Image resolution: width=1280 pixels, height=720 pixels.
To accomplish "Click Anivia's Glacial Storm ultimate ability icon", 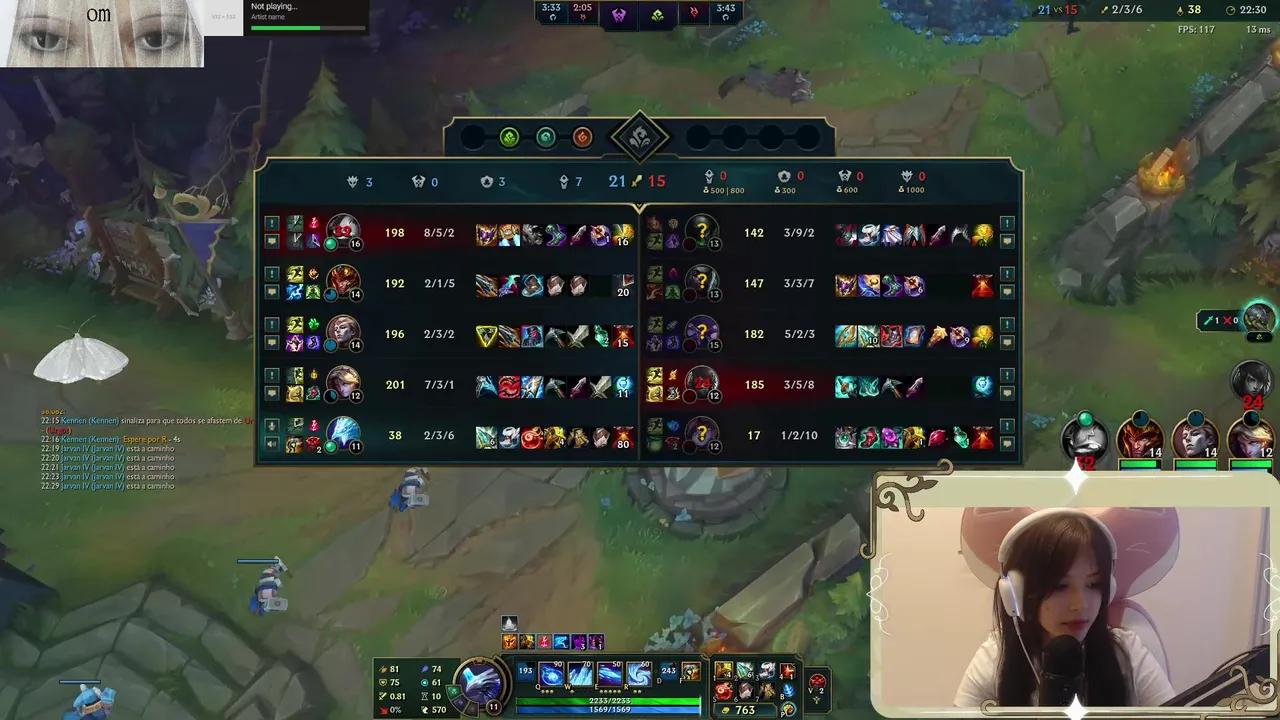I will pyautogui.click(x=639, y=672).
